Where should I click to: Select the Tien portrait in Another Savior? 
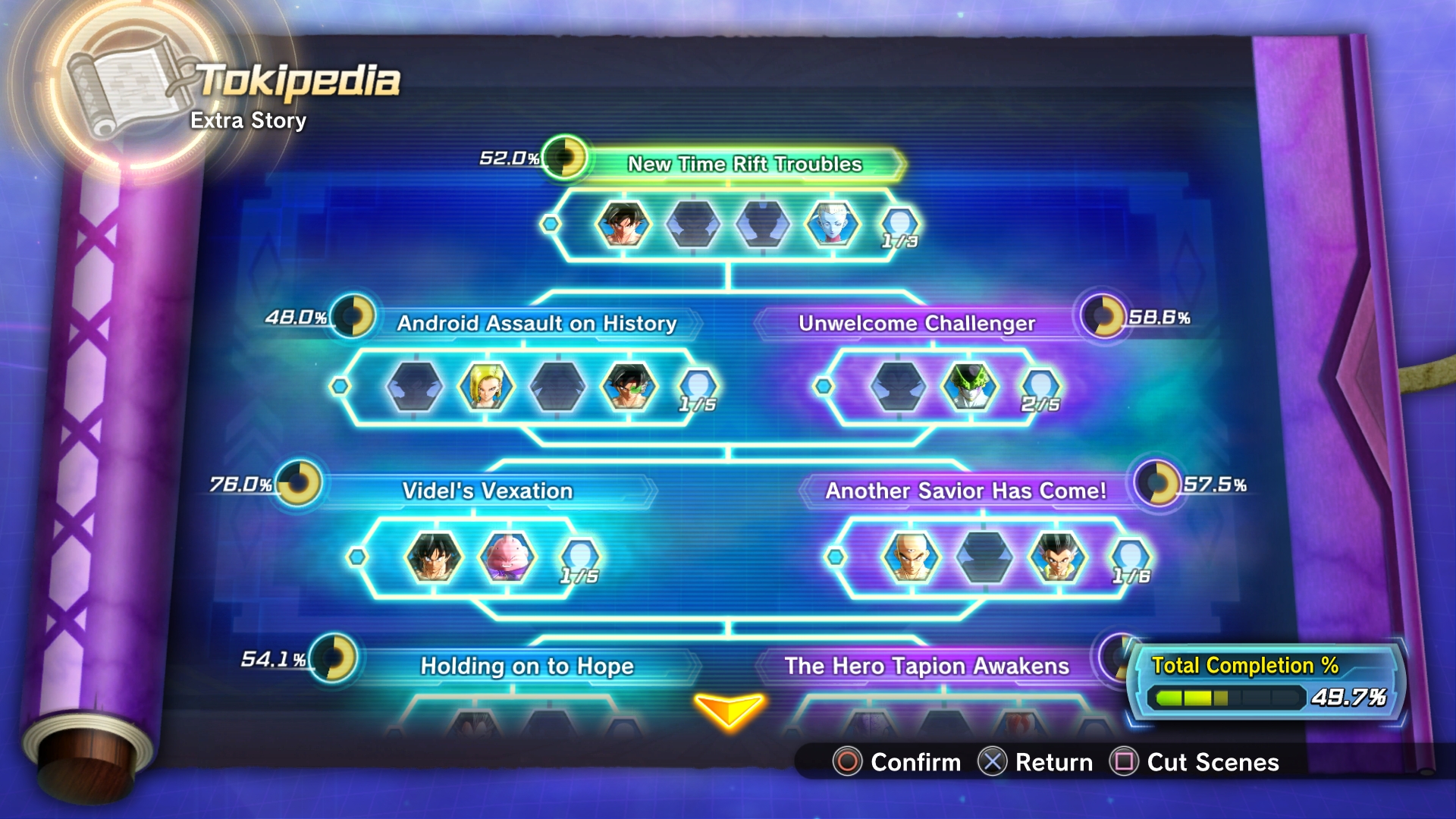pos(911,557)
